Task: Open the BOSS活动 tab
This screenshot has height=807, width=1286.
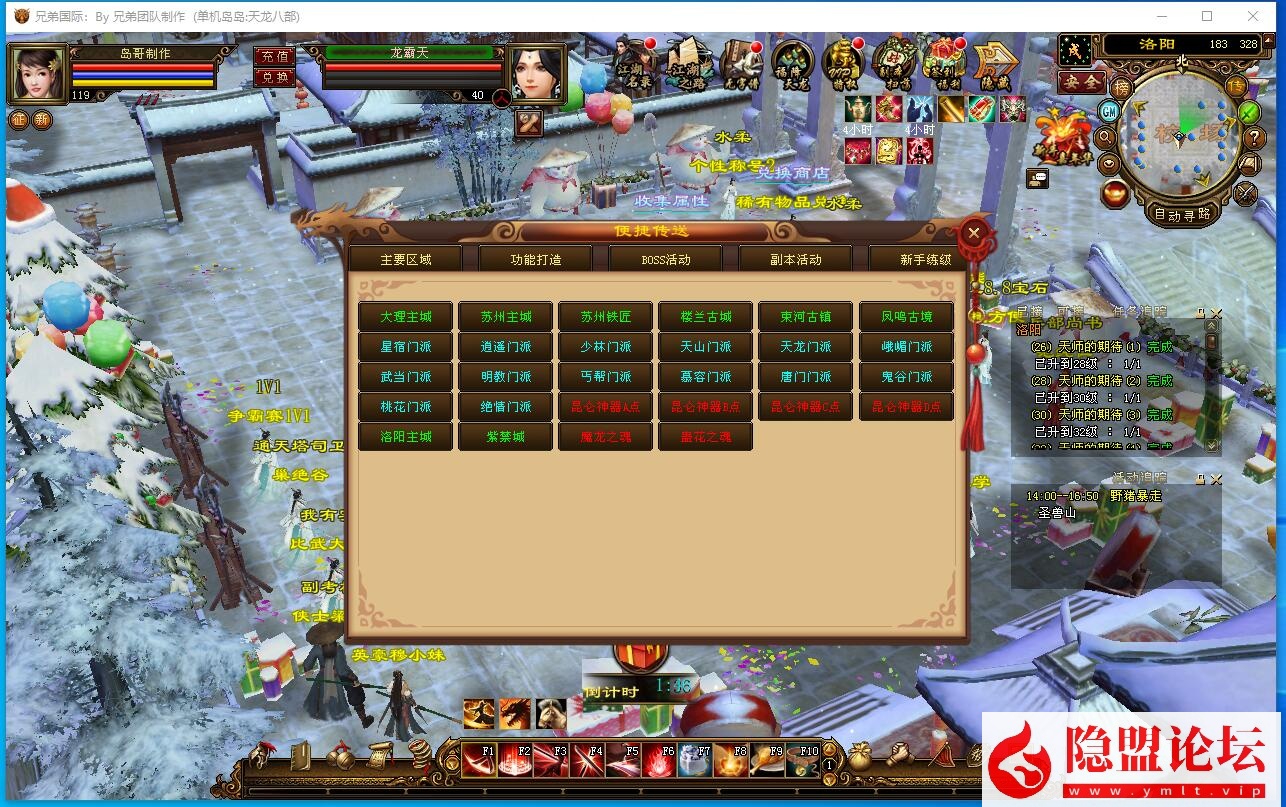Action: pyautogui.click(x=666, y=260)
